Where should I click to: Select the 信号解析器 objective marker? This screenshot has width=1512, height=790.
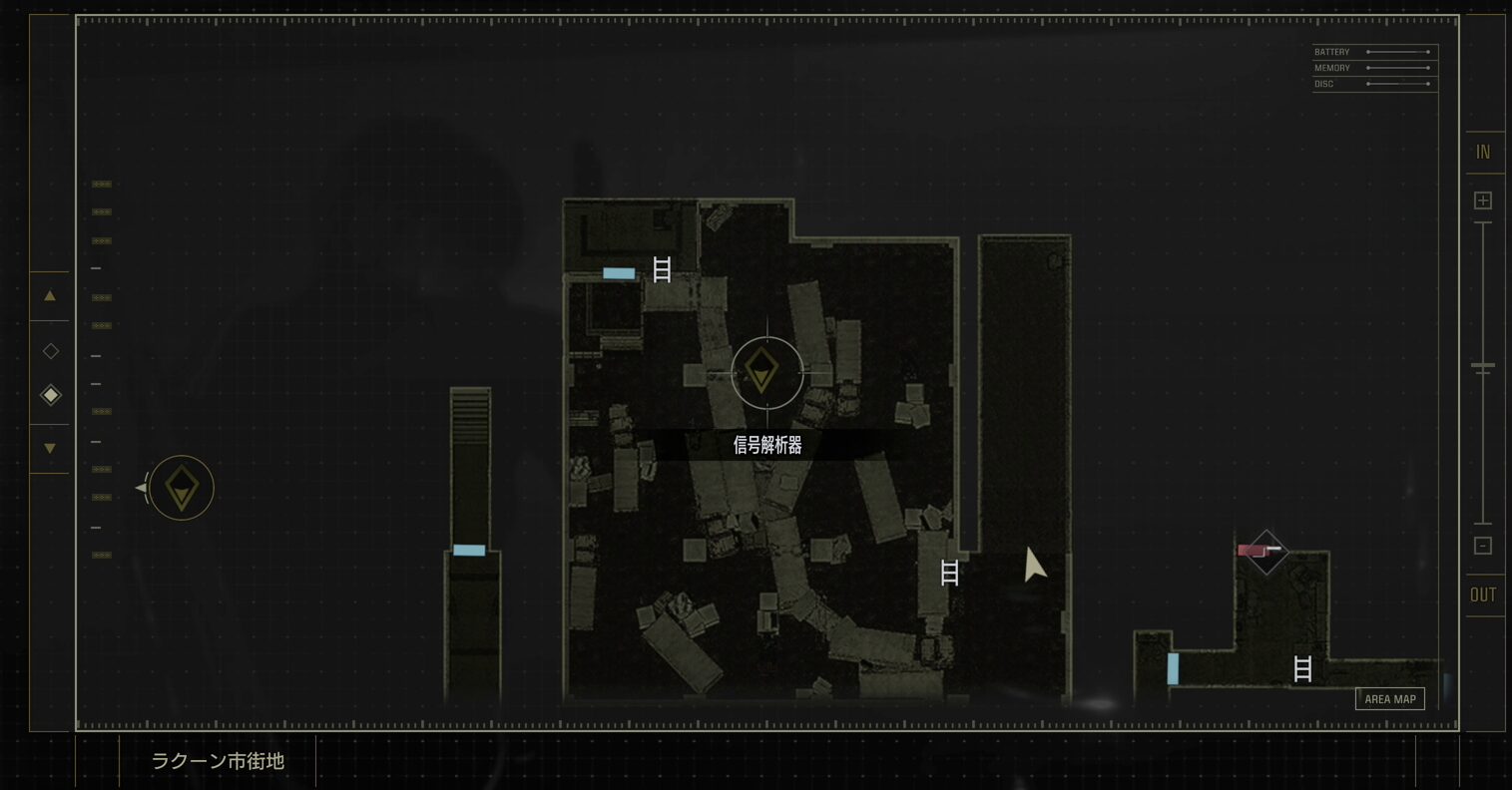[x=766, y=373]
